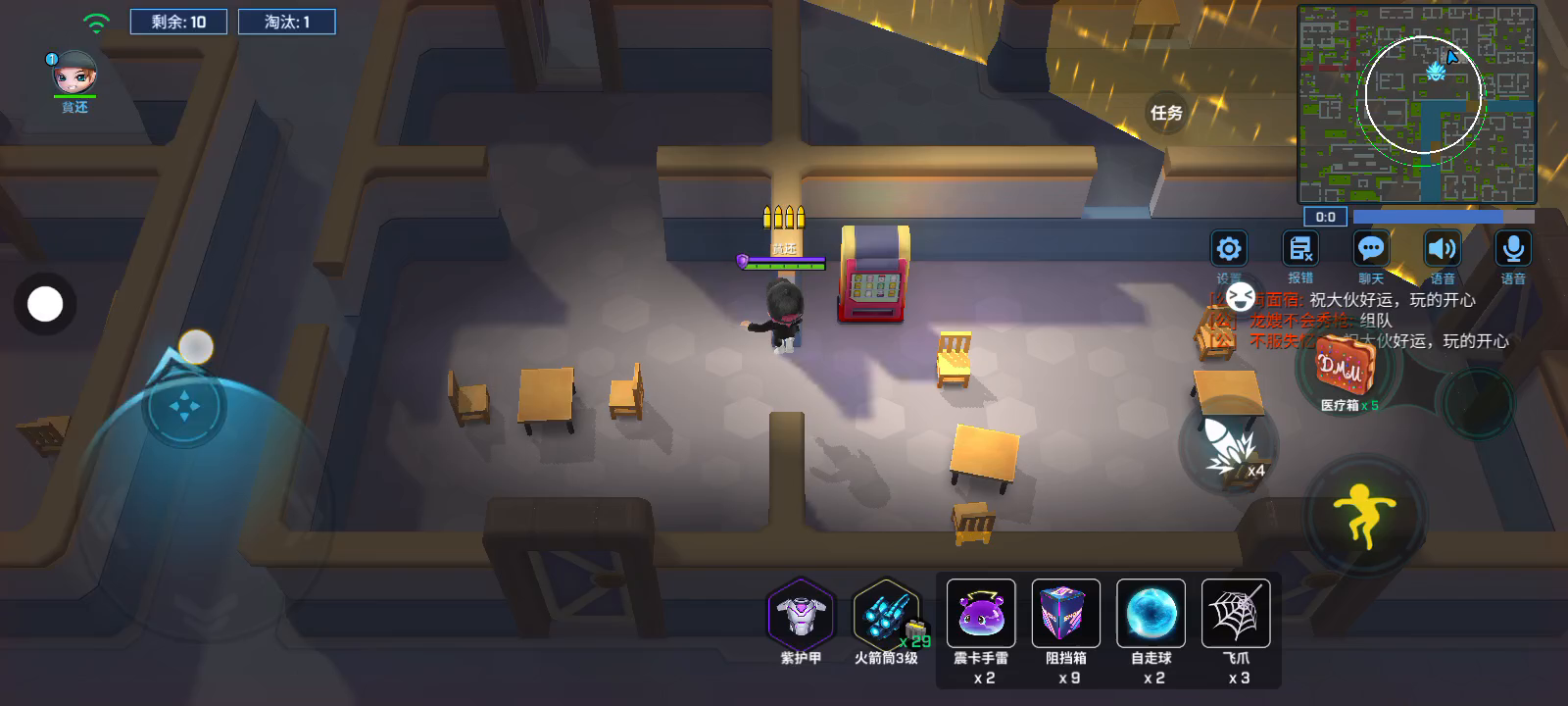The width and height of the screenshot is (1568, 706).
Task: Open the laughing emoji button
Action: coord(1241,296)
